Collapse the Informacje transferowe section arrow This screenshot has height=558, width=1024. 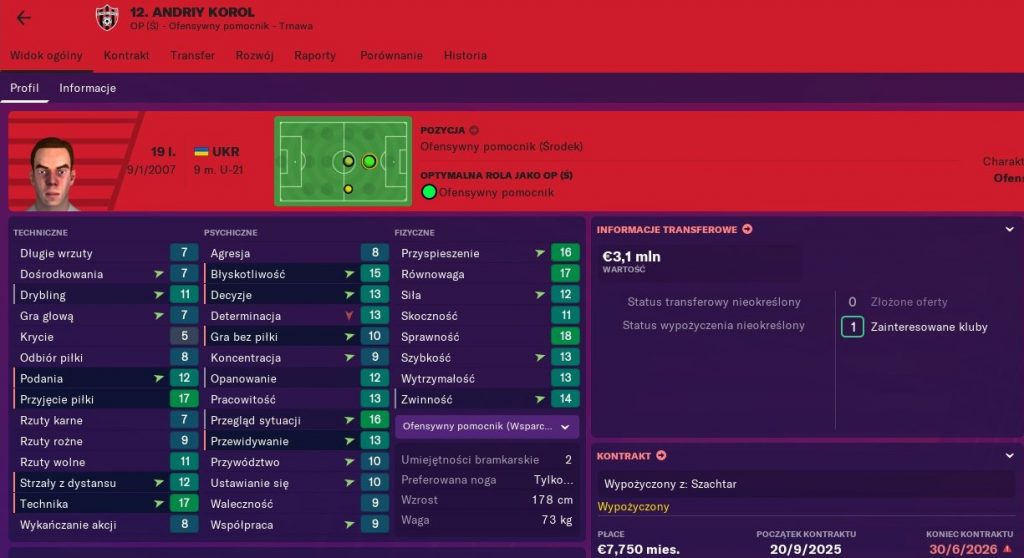pos(1009,230)
